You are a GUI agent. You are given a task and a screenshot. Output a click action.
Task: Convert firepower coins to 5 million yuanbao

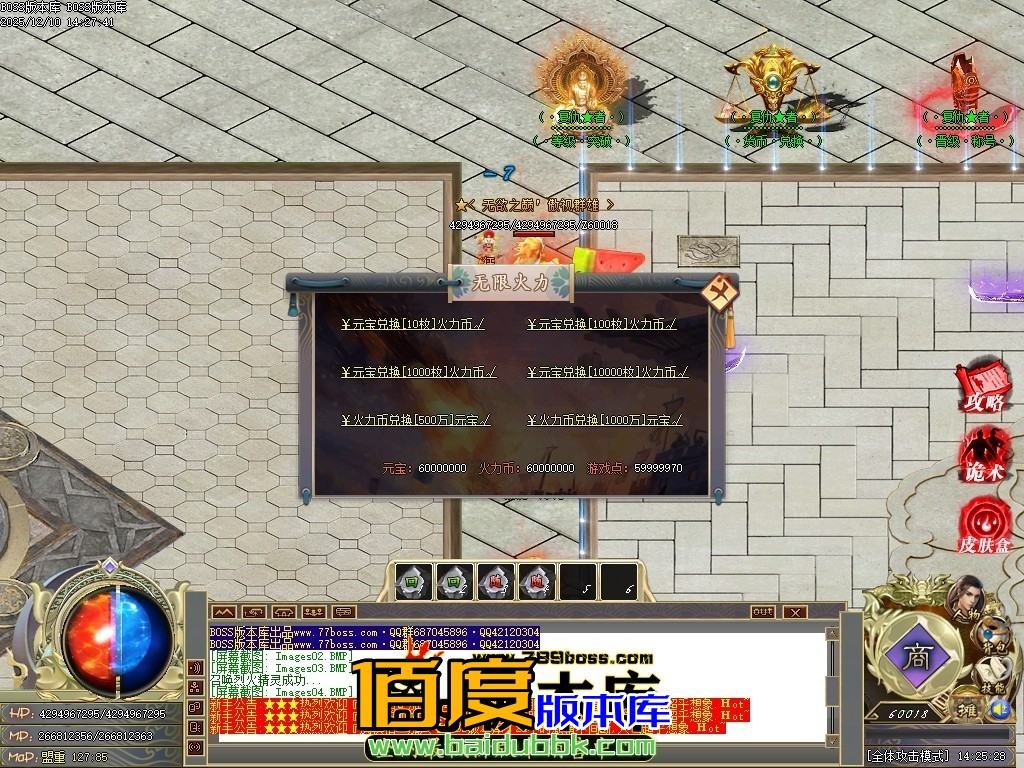click(414, 420)
